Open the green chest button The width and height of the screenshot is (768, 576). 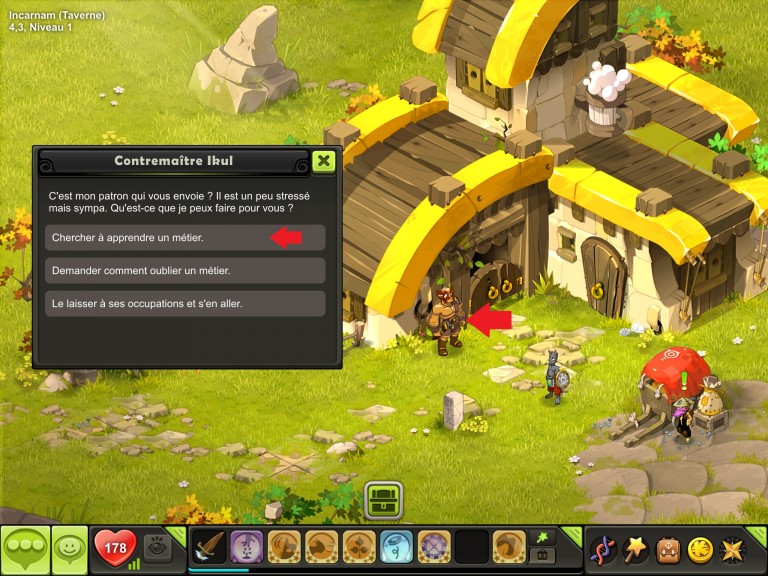coord(383,499)
